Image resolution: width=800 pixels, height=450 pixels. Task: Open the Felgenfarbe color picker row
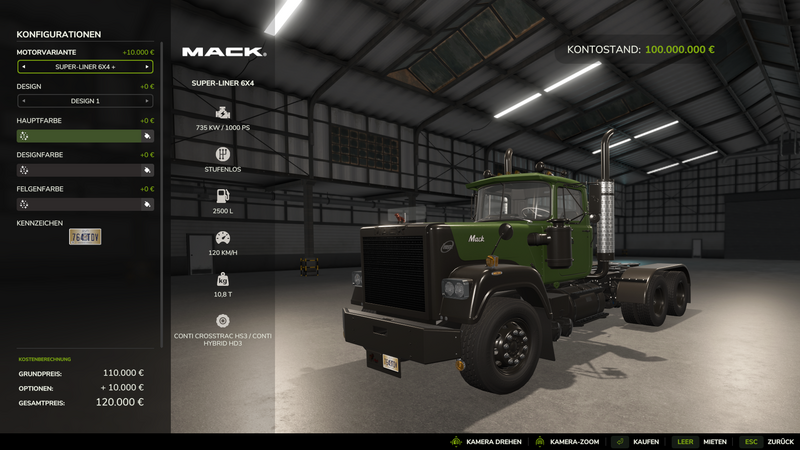pyautogui.click(x=85, y=204)
